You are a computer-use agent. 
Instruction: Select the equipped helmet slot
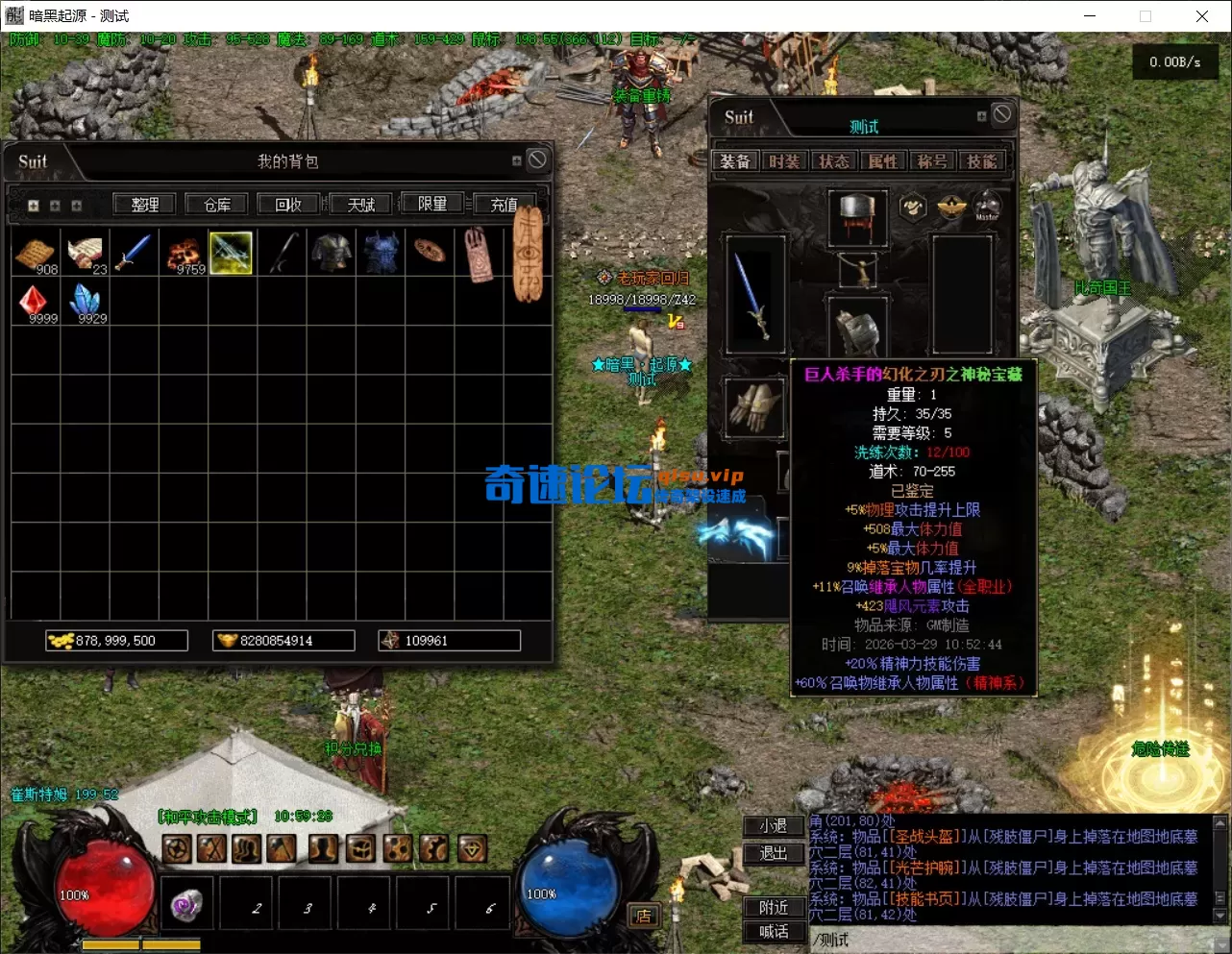tap(856, 215)
